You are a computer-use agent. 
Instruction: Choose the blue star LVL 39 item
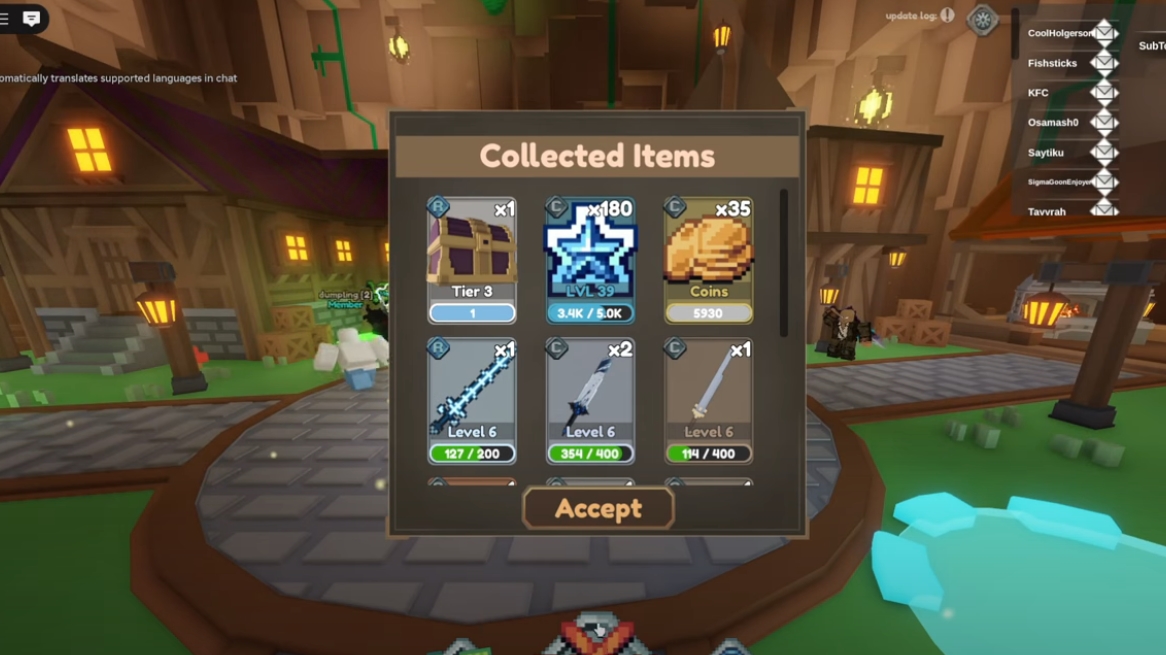coord(590,260)
